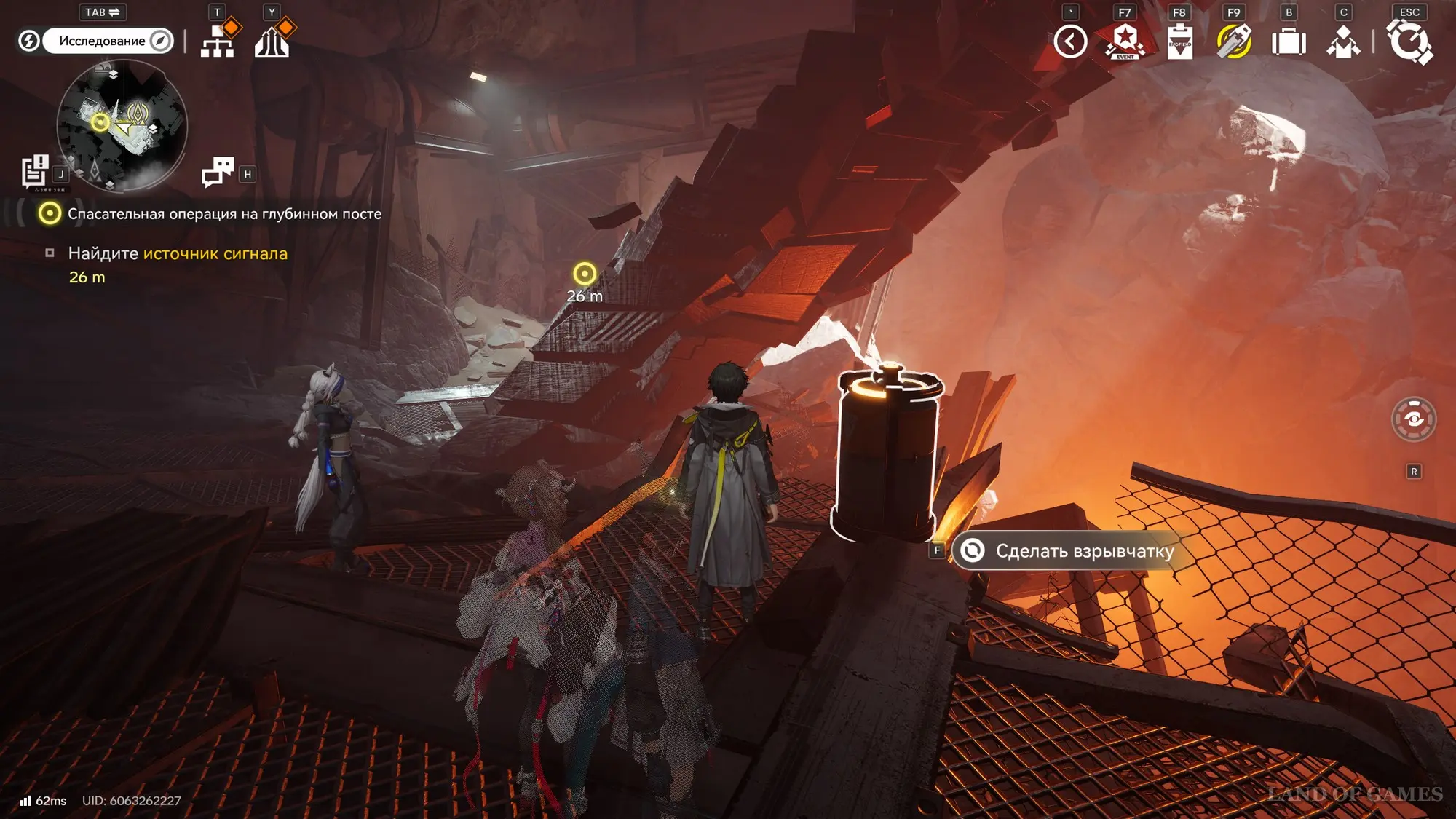Collapse the top menu with back arrow

pyautogui.click(x=1070, y=41)
